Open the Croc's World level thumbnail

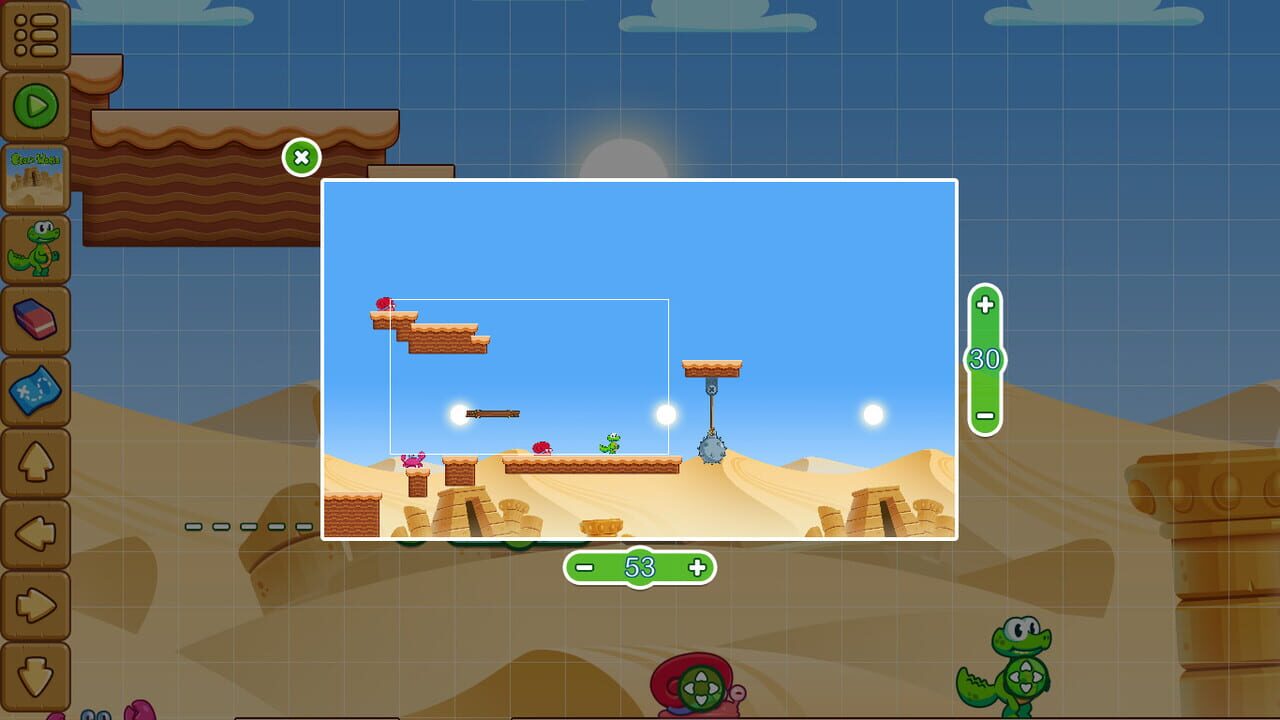click(x=36, y=175)
